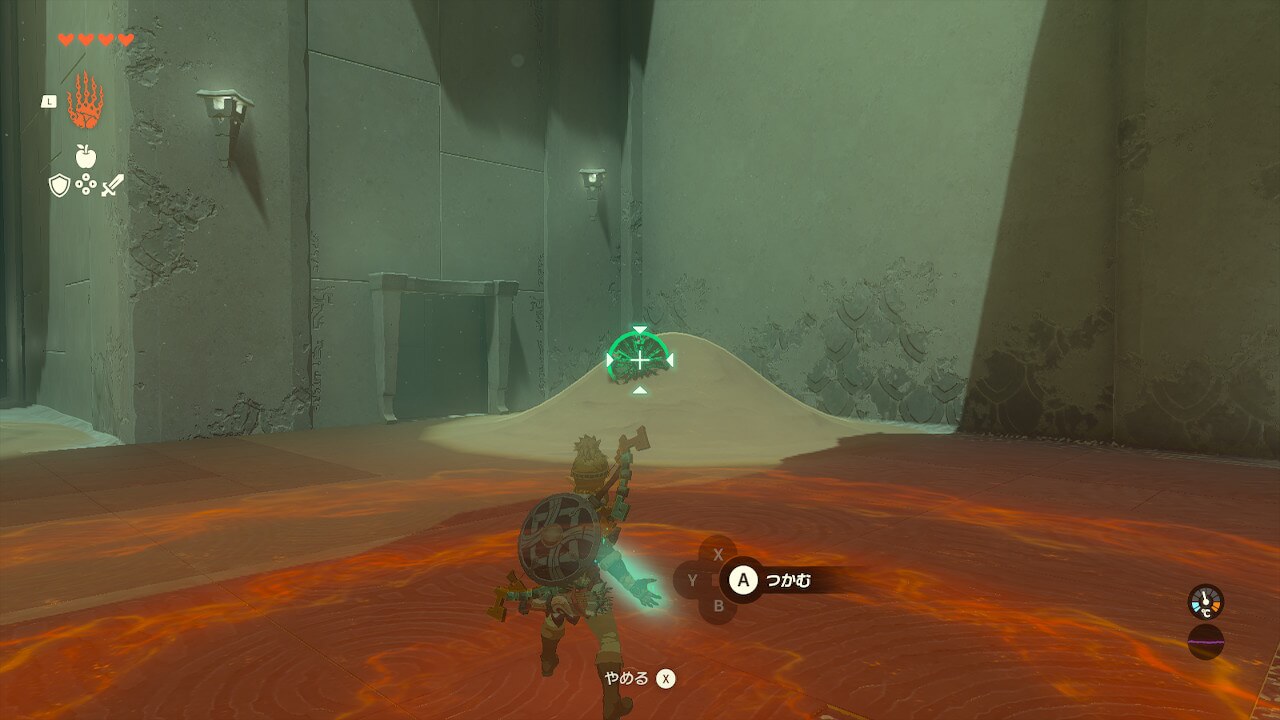
Task: Open the shield quick-select icon
Action: [x=59, y=185]
